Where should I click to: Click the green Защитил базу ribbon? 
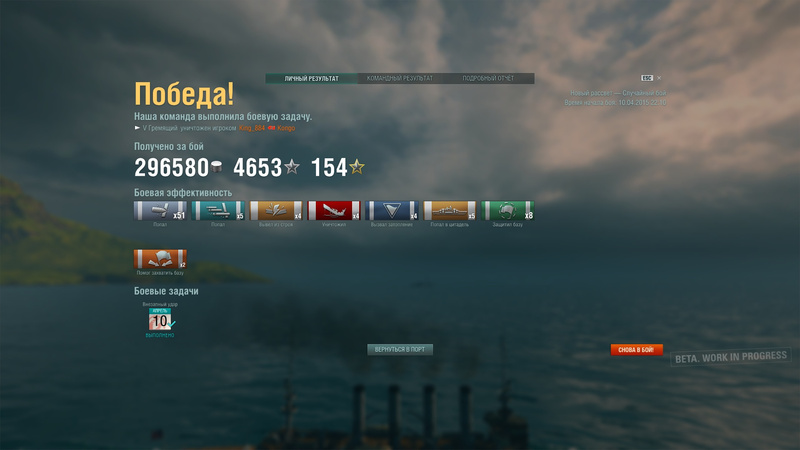508,210
